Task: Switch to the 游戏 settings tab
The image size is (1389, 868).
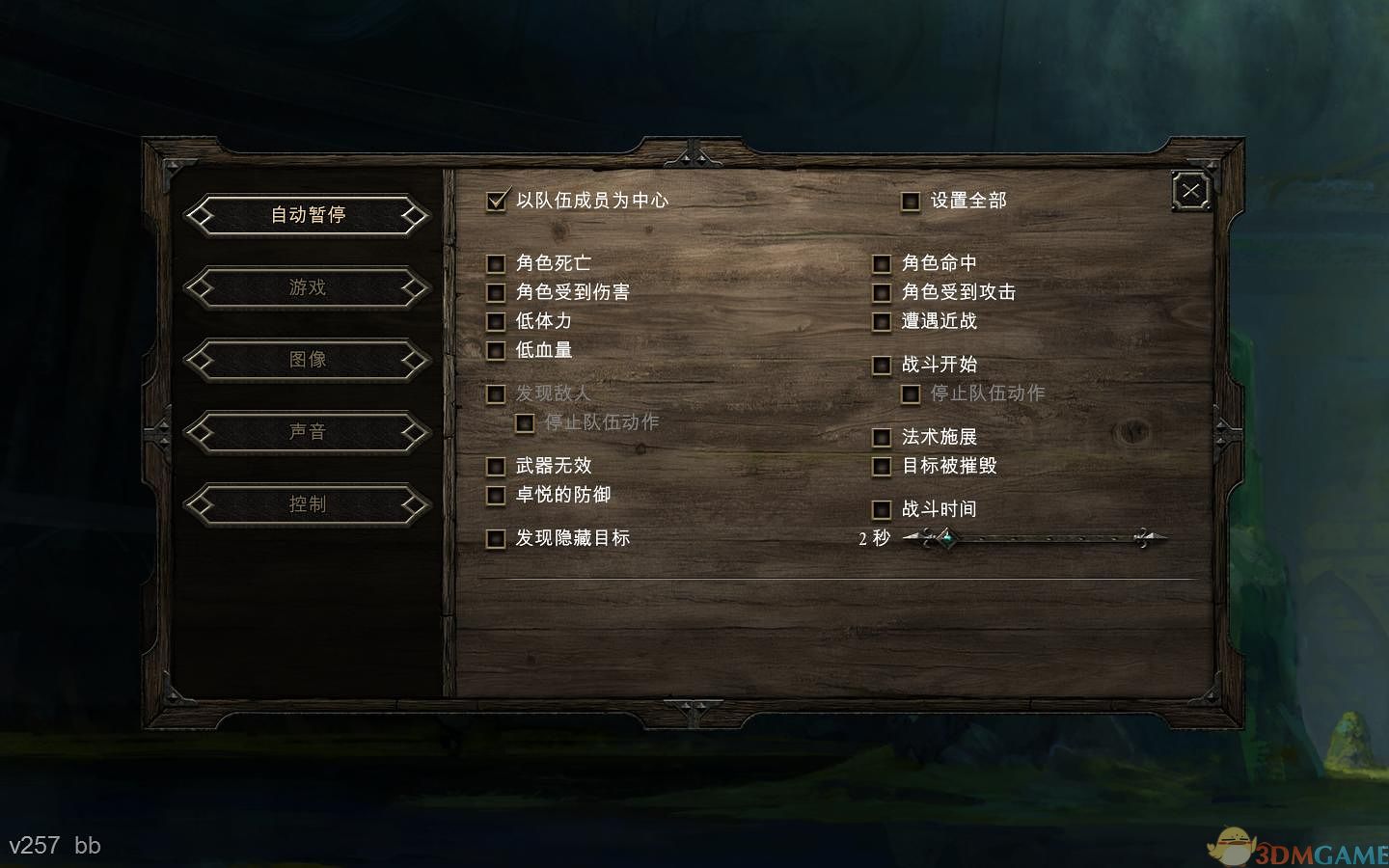Action: [x=307, y=288]
